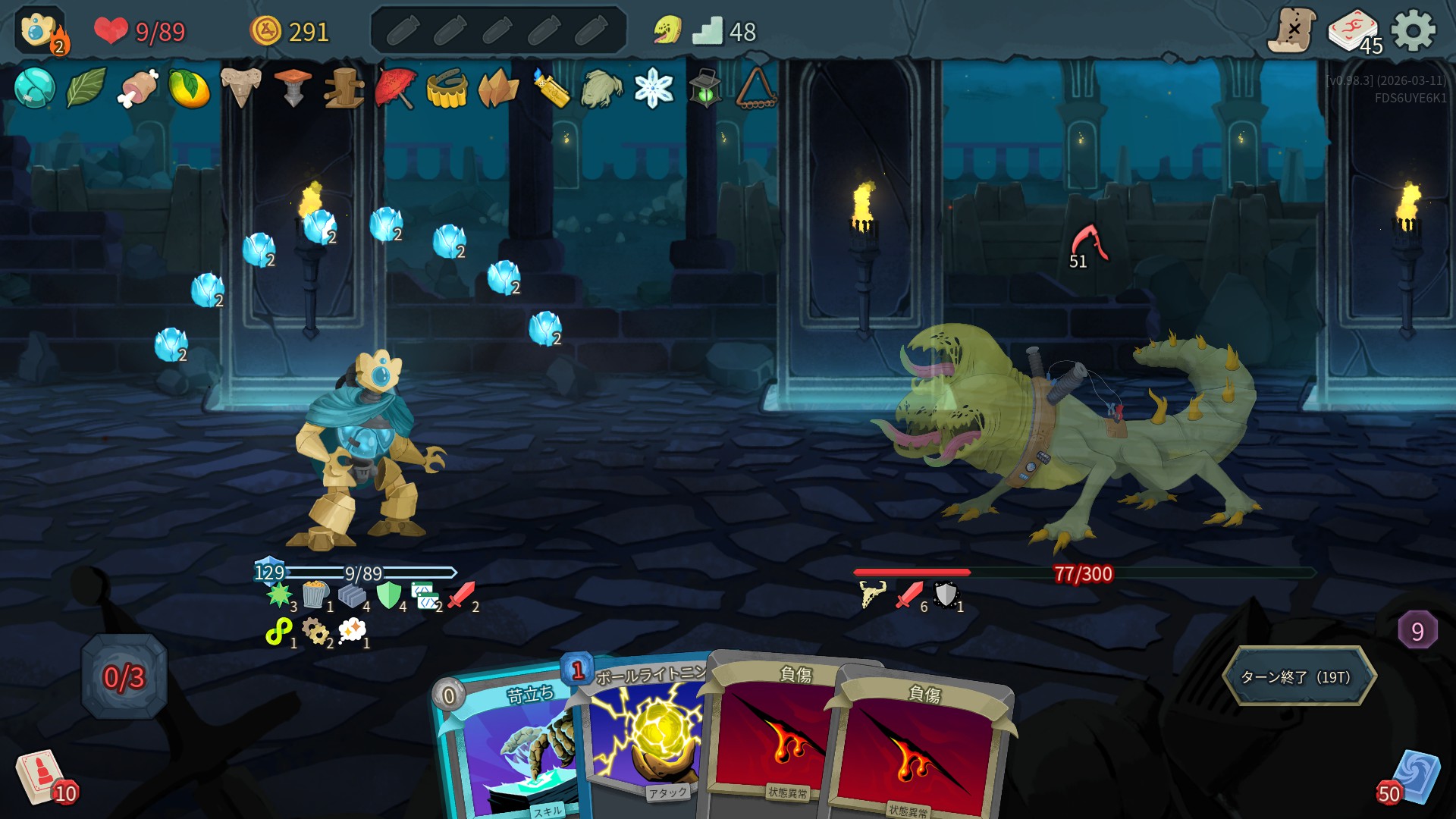Show the exhaust pile counter showing 9
Image resolution: width=1456 pixels, height=819 pixels.
pos(1417,631)
